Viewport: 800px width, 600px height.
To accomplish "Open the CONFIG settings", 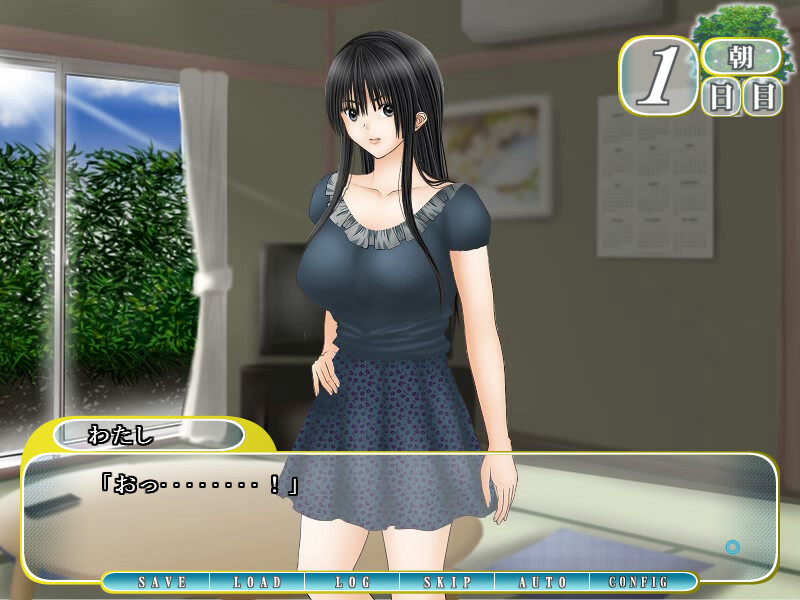I will (638, 582).
